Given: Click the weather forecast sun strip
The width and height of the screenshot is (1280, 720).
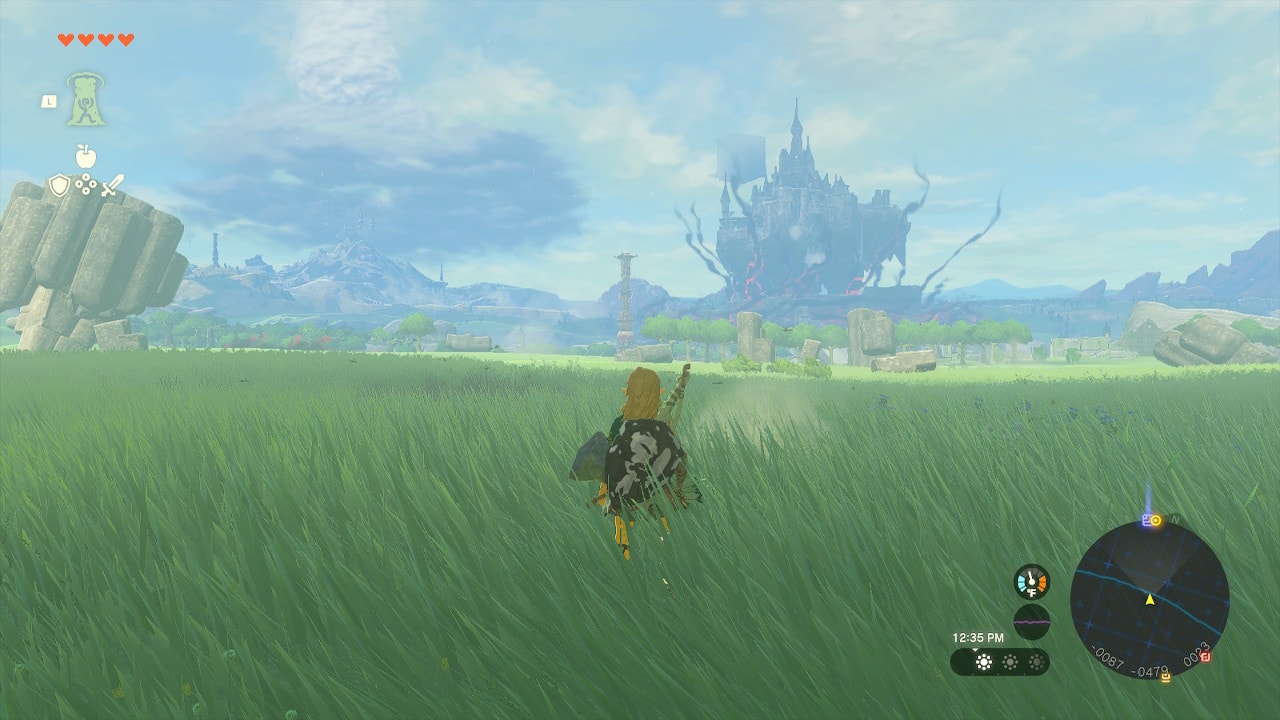Looking at the screenshot, I should [1000, 661].
